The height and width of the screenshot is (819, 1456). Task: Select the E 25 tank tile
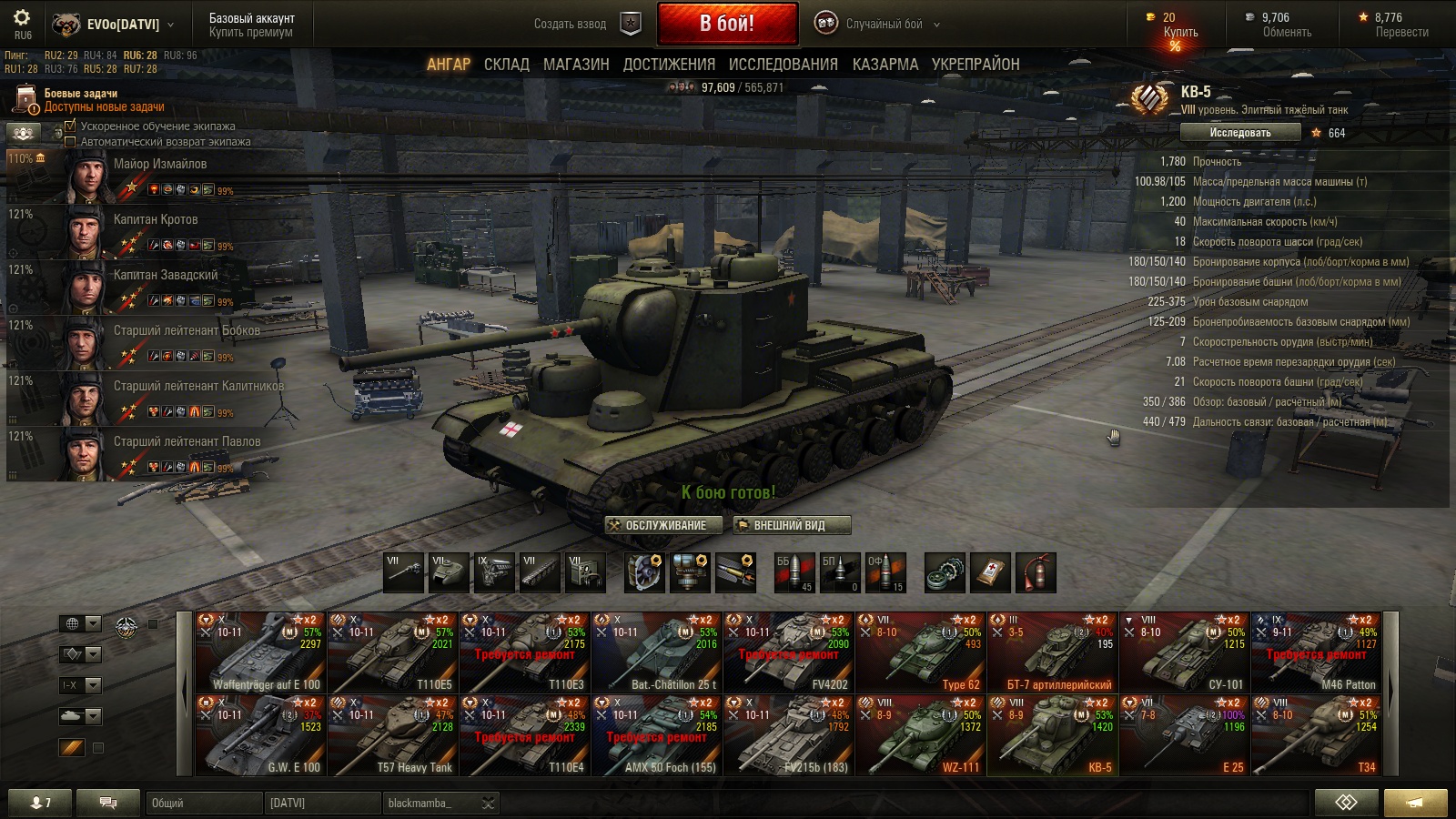[x=1185, y=735]
